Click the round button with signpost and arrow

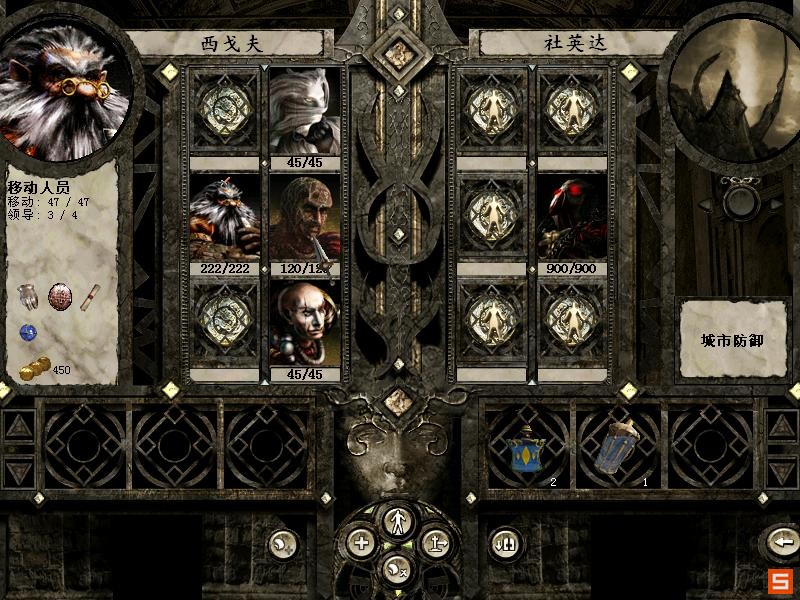[437, 543]
